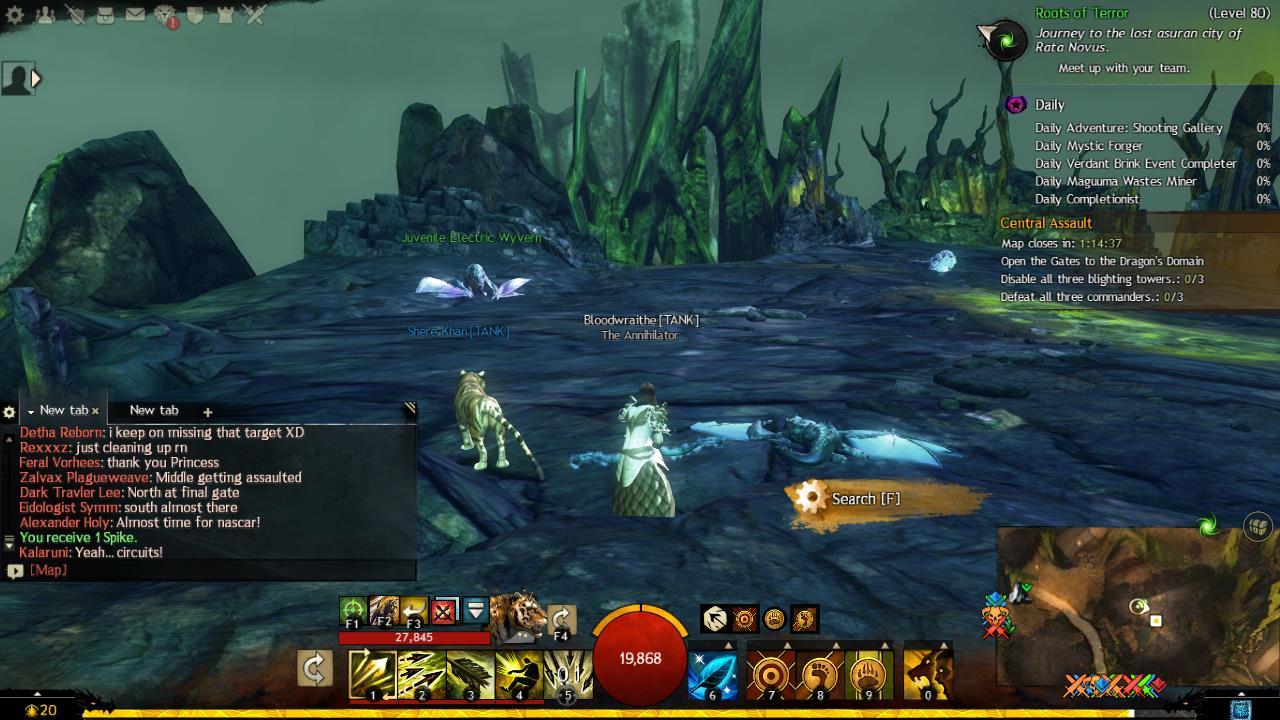
Task: Use the blue feather healing skill
Action: tap(713, 674)
